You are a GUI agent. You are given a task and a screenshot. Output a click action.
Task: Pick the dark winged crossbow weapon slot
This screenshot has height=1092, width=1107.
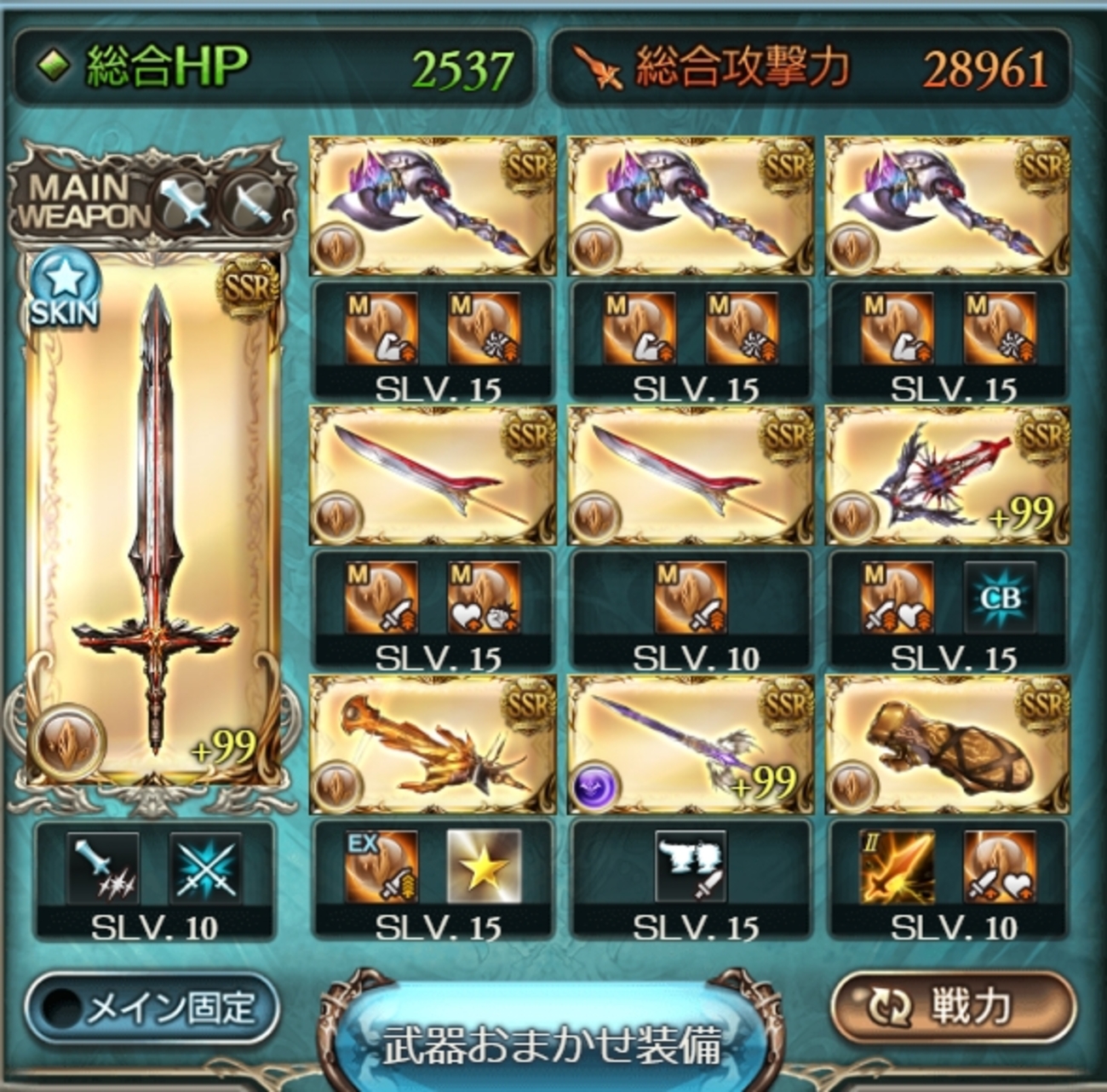coord(948,475)
